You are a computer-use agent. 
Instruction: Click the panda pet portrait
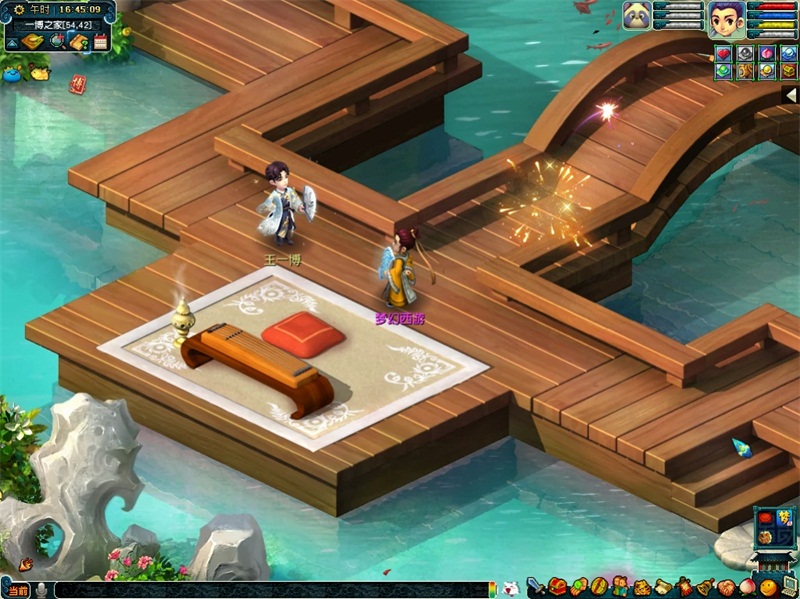click(x=637, y=15)
